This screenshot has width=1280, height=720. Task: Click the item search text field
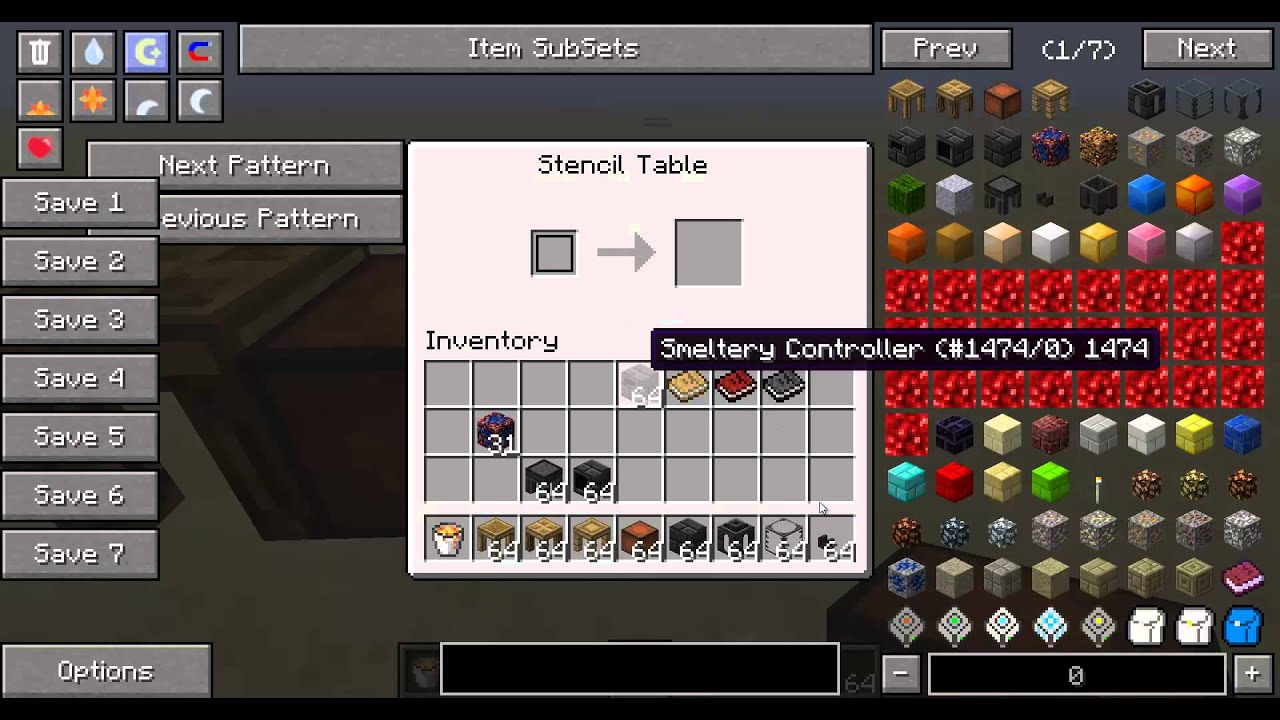point(639,669)
